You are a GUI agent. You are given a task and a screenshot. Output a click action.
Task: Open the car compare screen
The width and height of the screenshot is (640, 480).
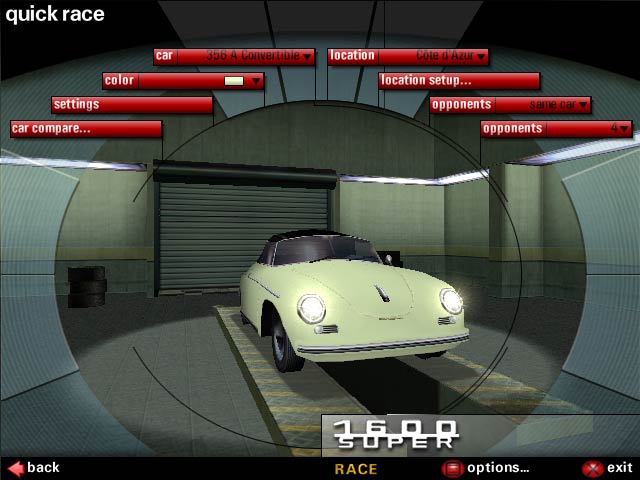[x=86, y=129]
